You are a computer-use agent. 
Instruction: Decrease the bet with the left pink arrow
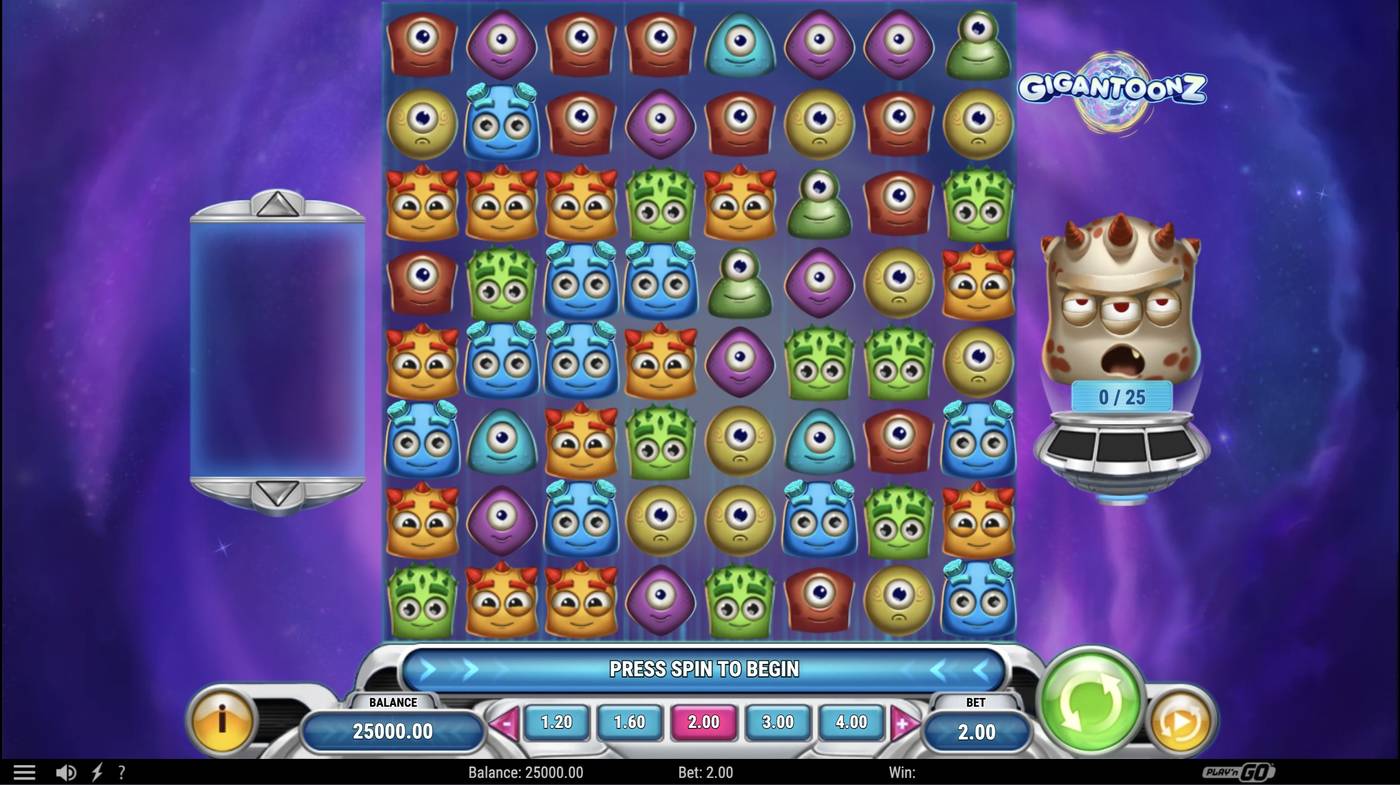point(504,721)
